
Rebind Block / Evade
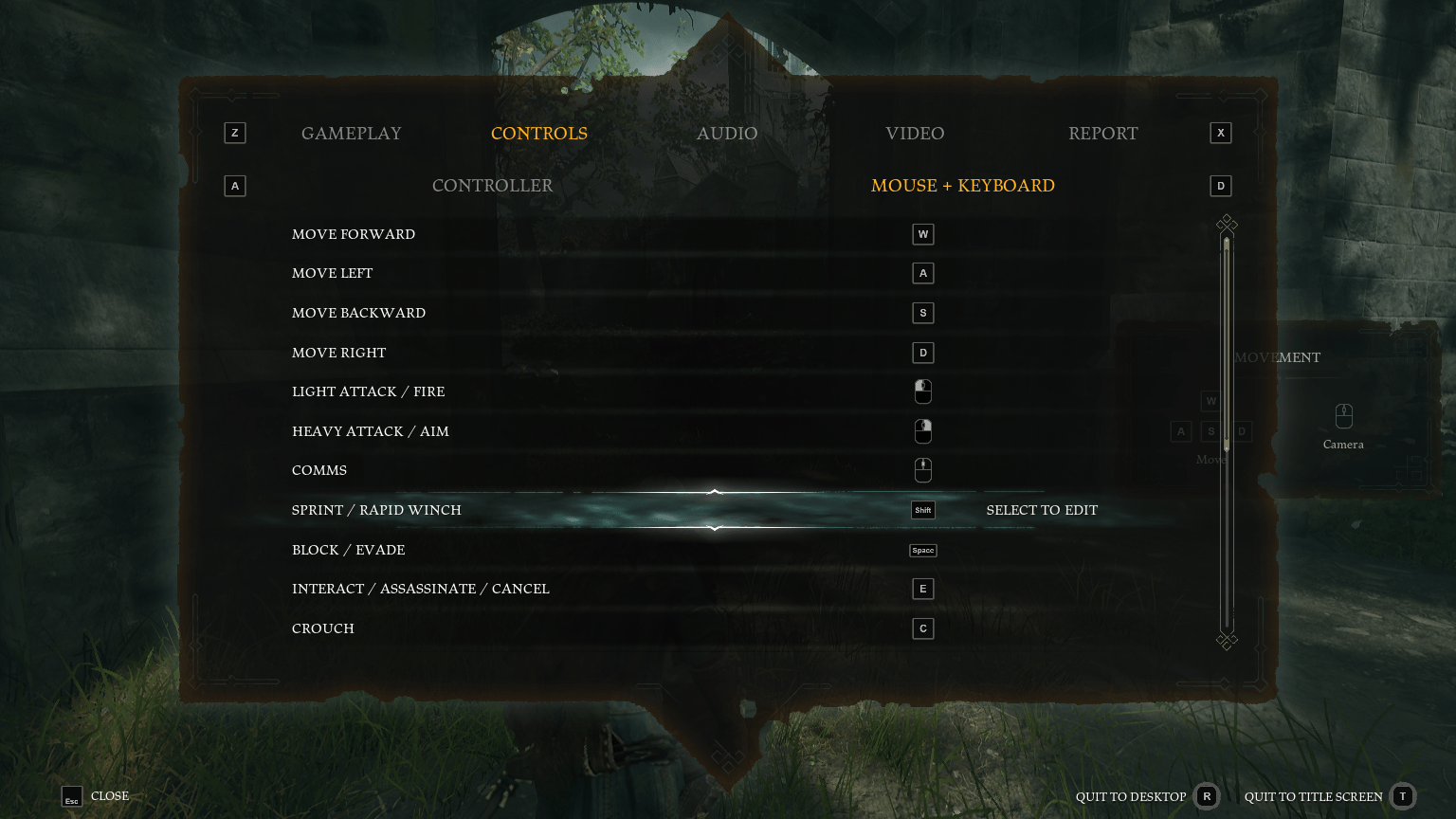[922, 550]
